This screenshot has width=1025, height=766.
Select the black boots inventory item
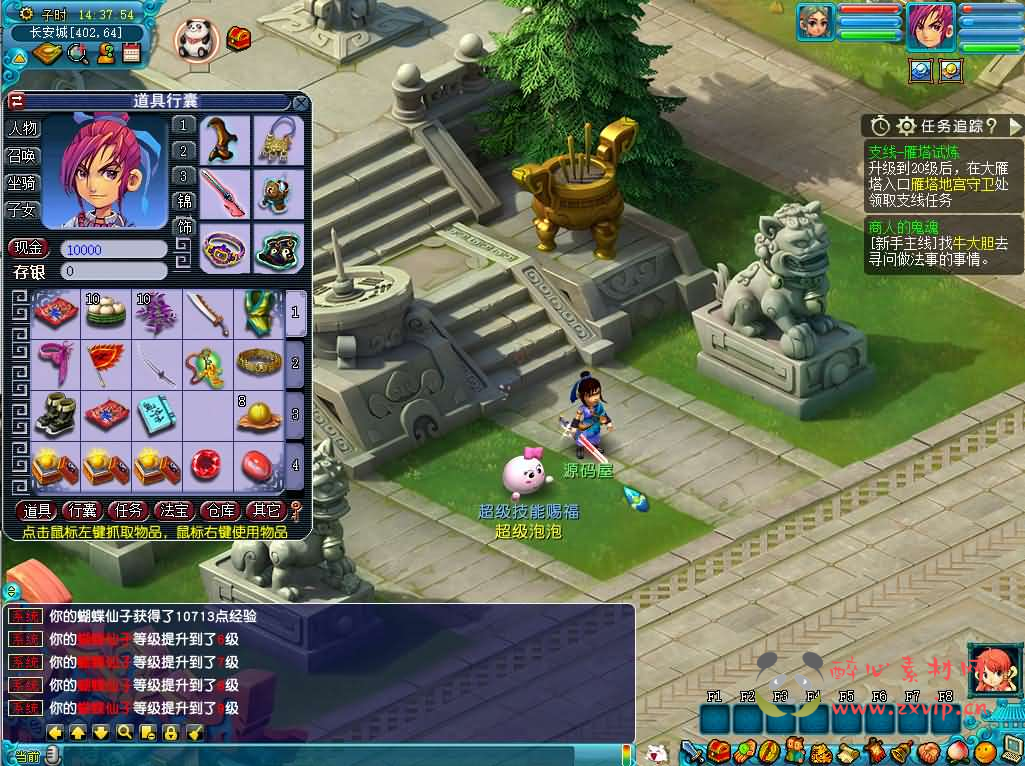point(55,413)
